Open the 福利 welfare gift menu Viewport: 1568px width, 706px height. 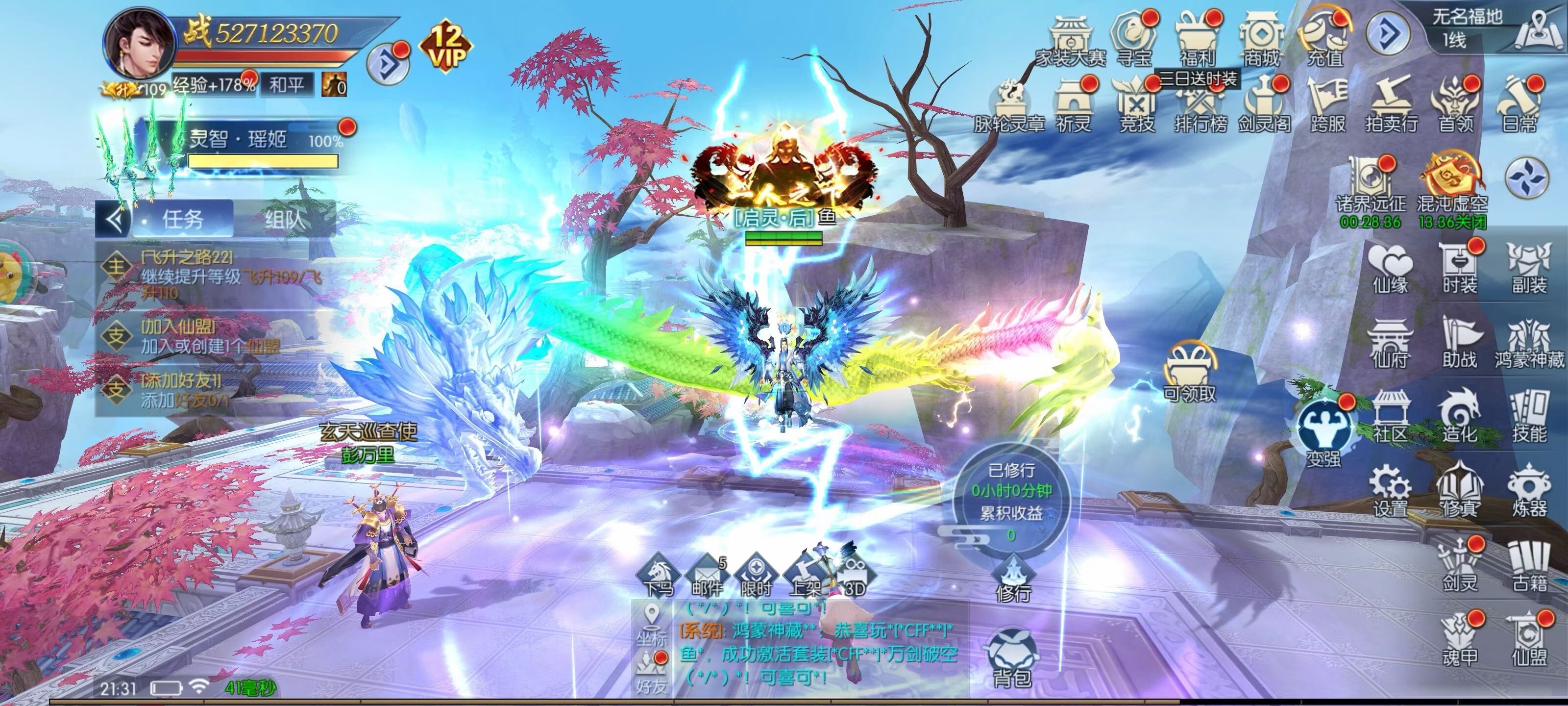tap(1197, 37)
